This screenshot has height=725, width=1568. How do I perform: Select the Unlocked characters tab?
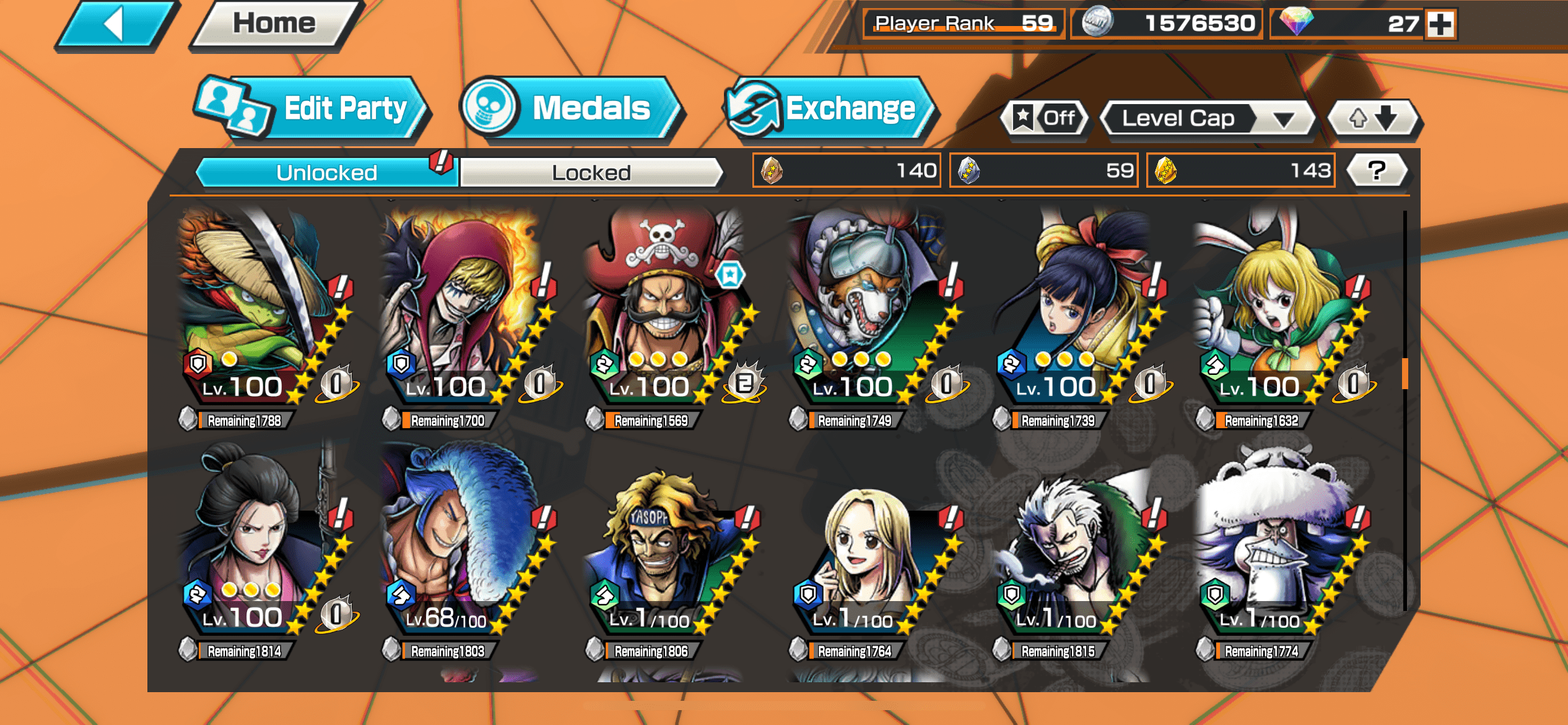click(326, 172)
